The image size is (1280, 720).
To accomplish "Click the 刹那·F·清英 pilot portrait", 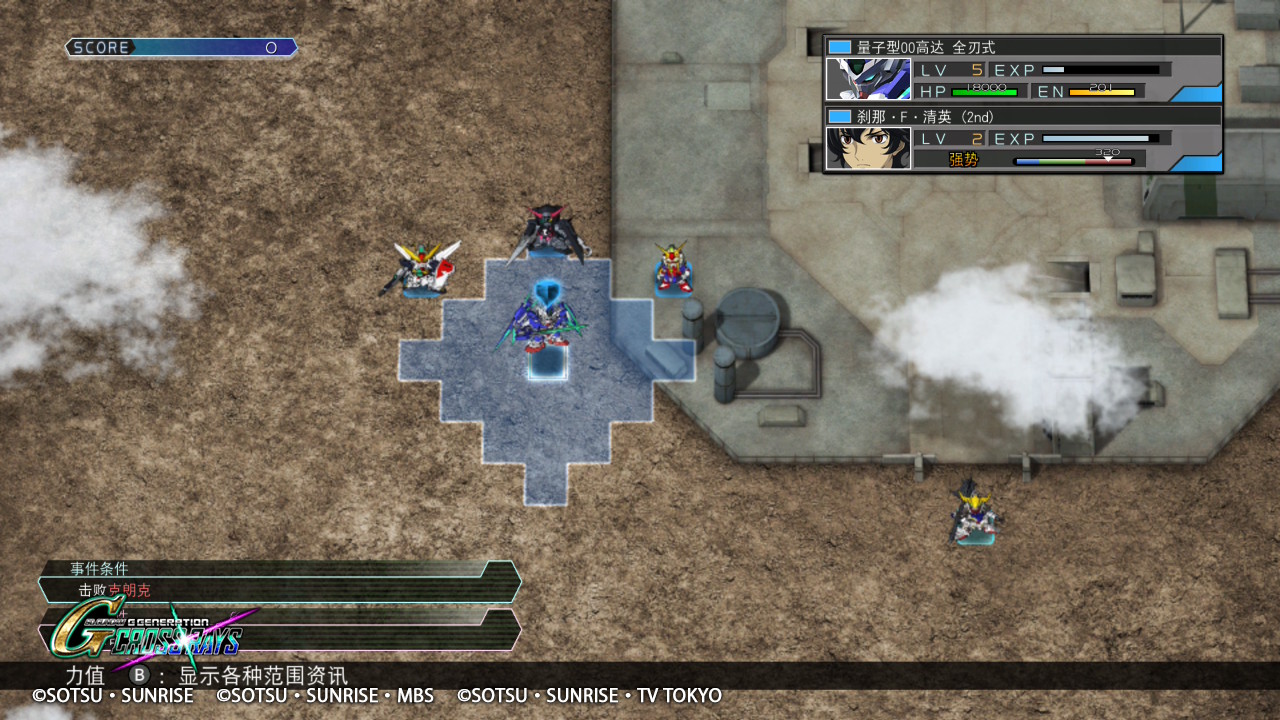I will [868, 148].
